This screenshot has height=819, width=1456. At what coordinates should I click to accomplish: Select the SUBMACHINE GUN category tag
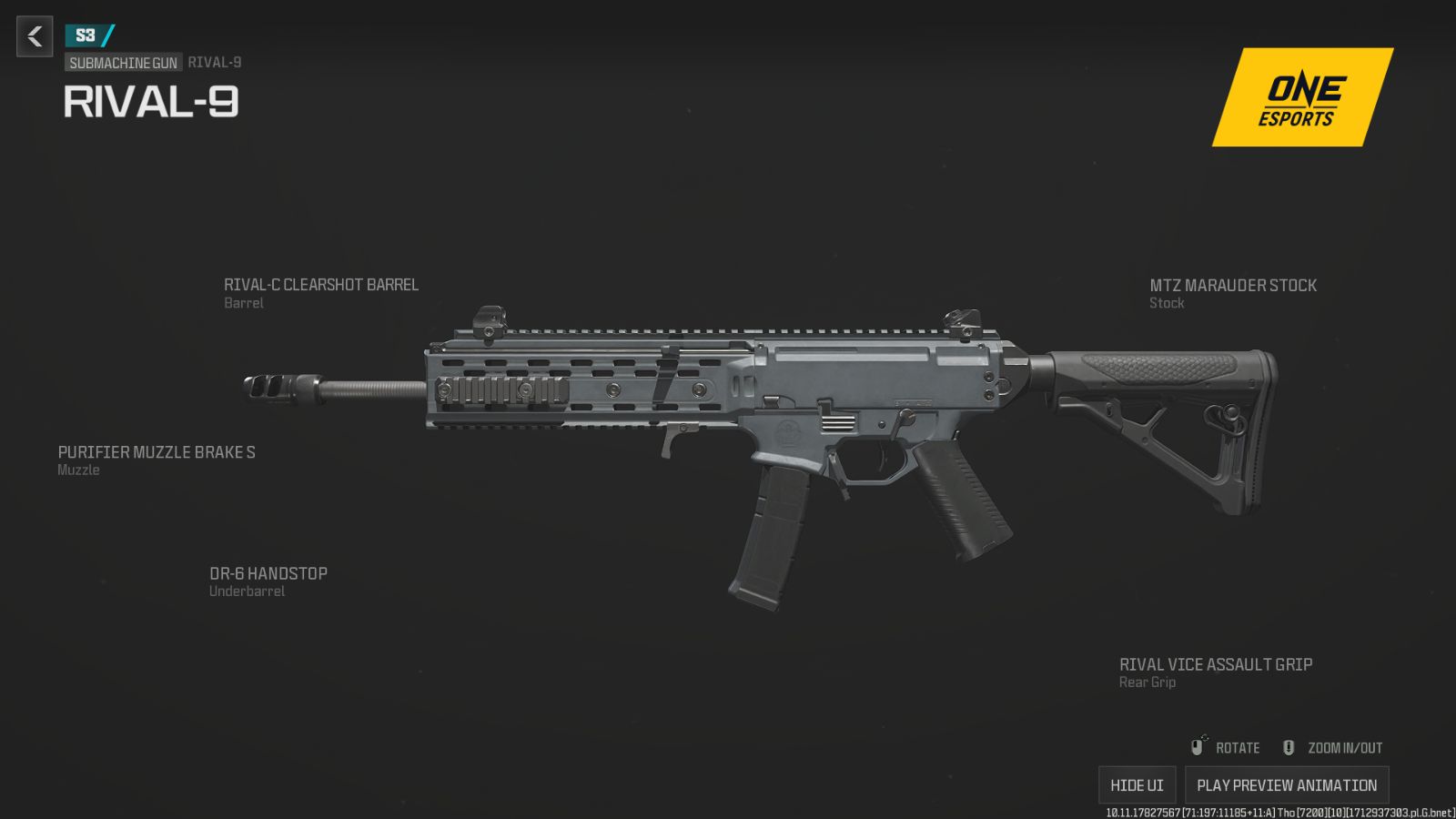pos(123,63)
